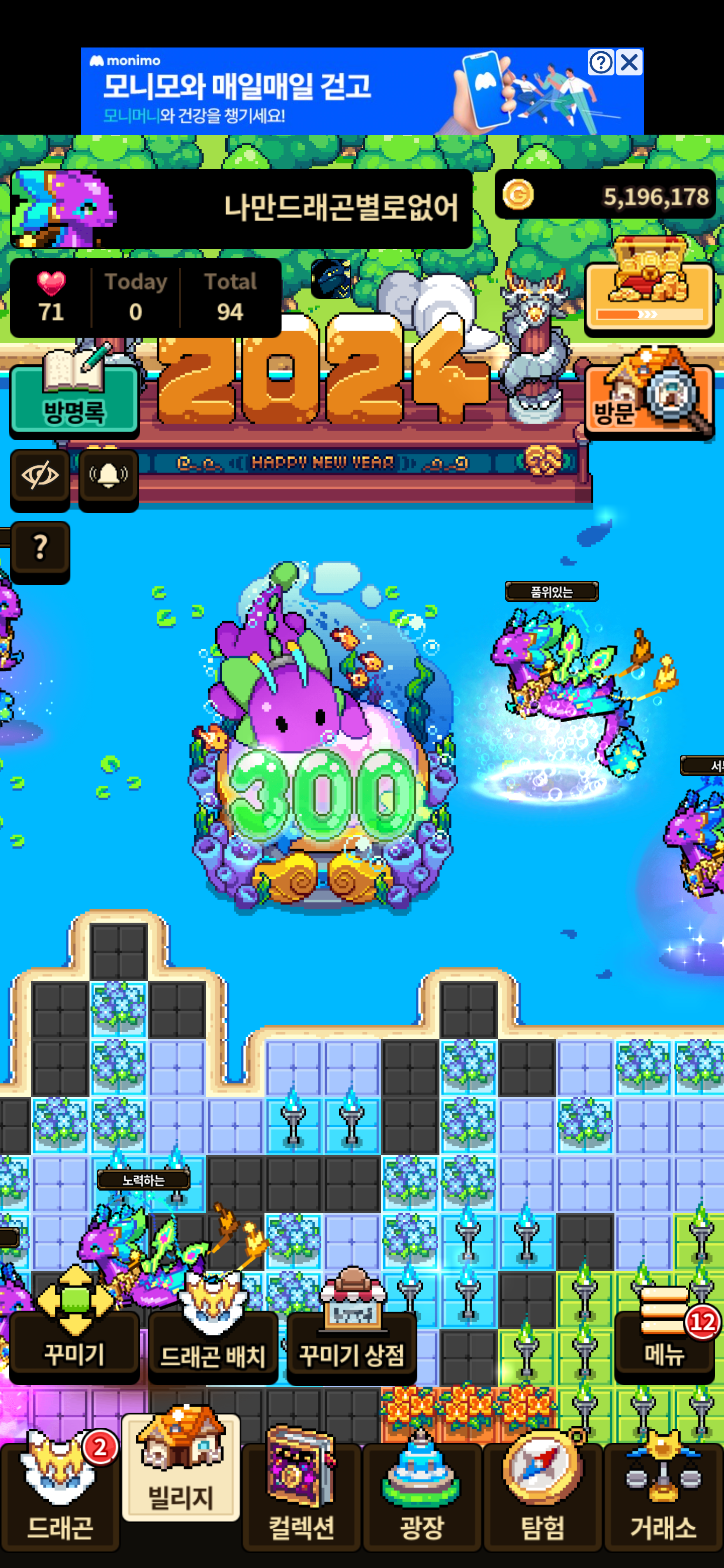Open the ad info question mark
Viewport: 724px width, 1568px height.
coord(600,62)
